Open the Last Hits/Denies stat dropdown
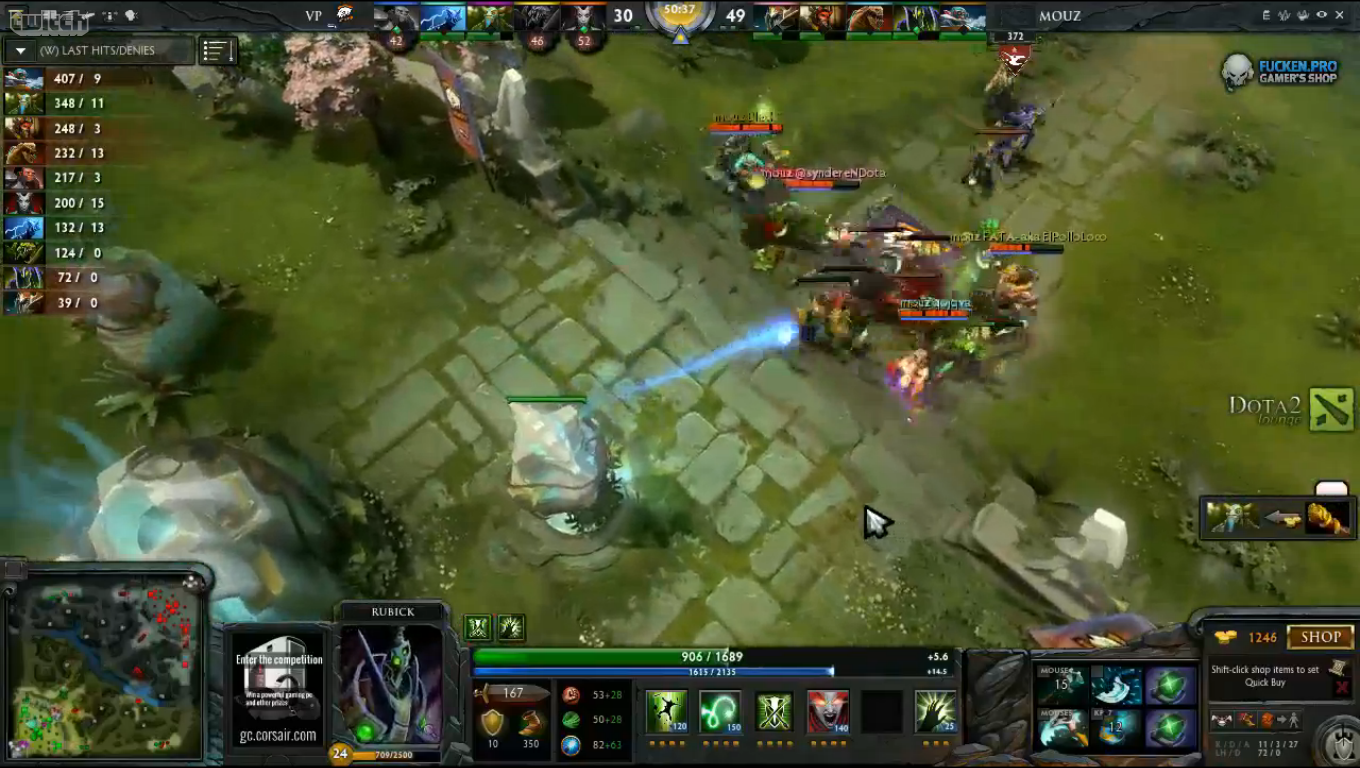This screenshot has width=1360, height=768. 20,51
